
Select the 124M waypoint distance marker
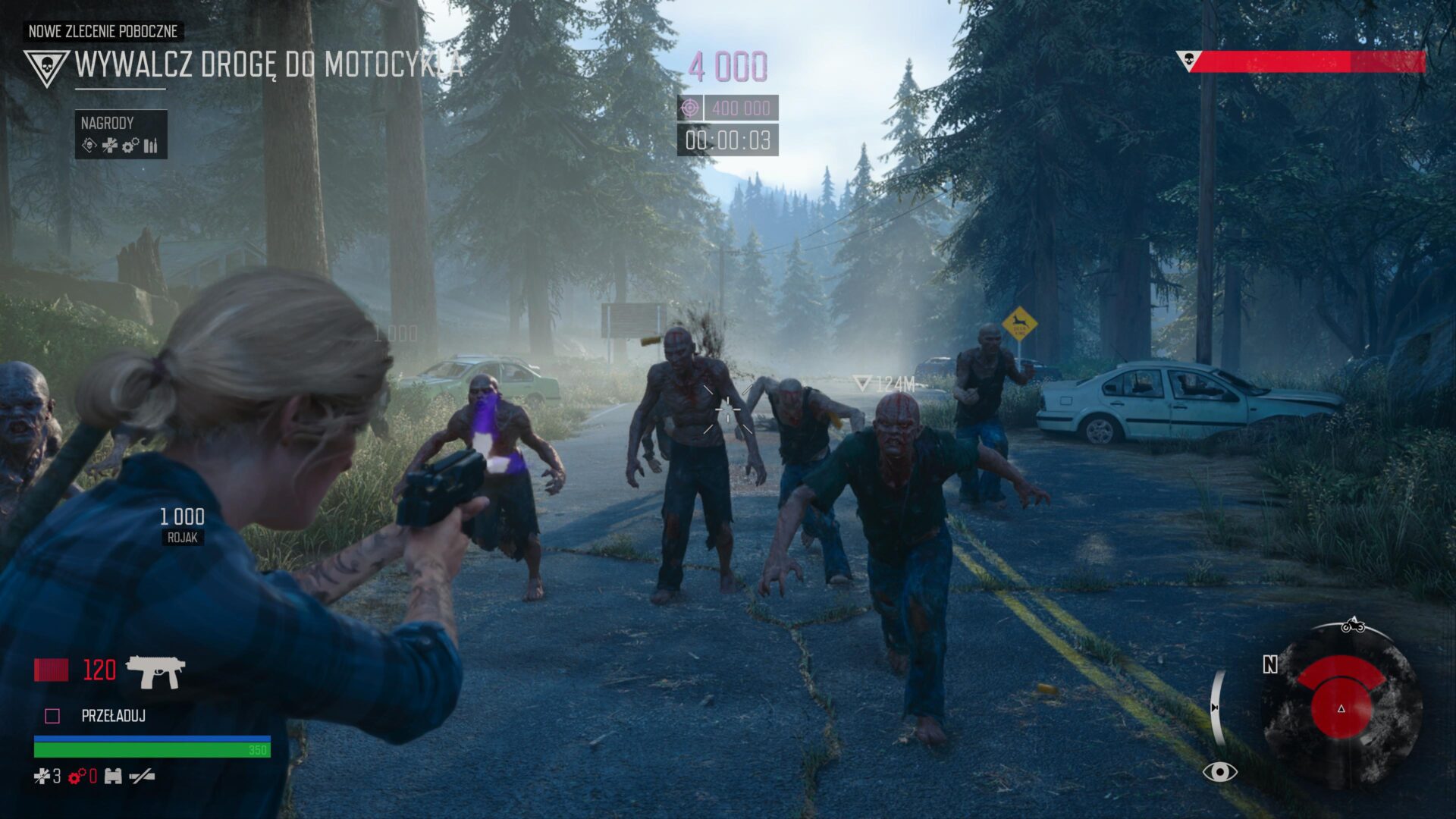885,384
